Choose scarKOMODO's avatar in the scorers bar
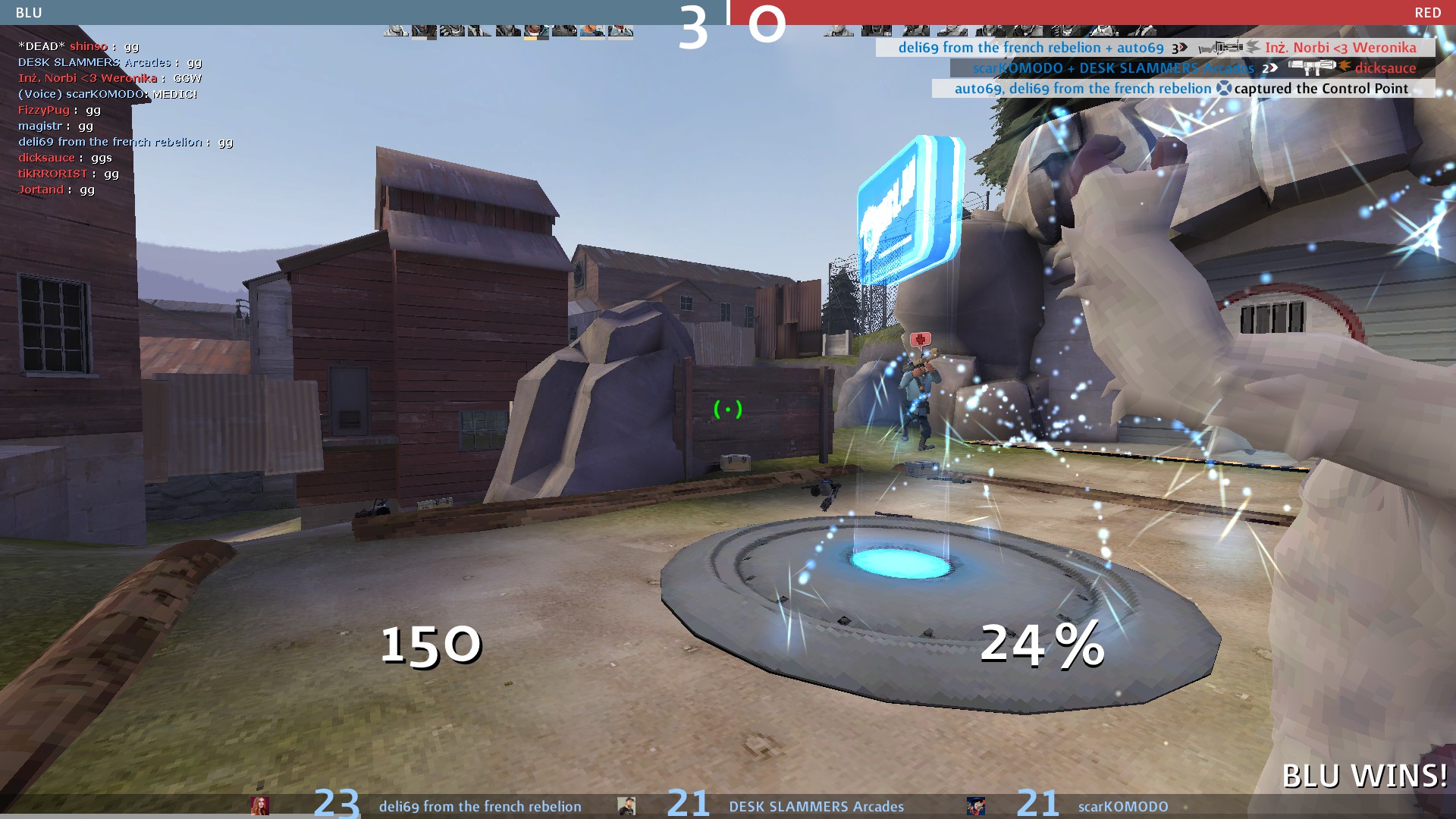1456x819 pixels. 976,805
